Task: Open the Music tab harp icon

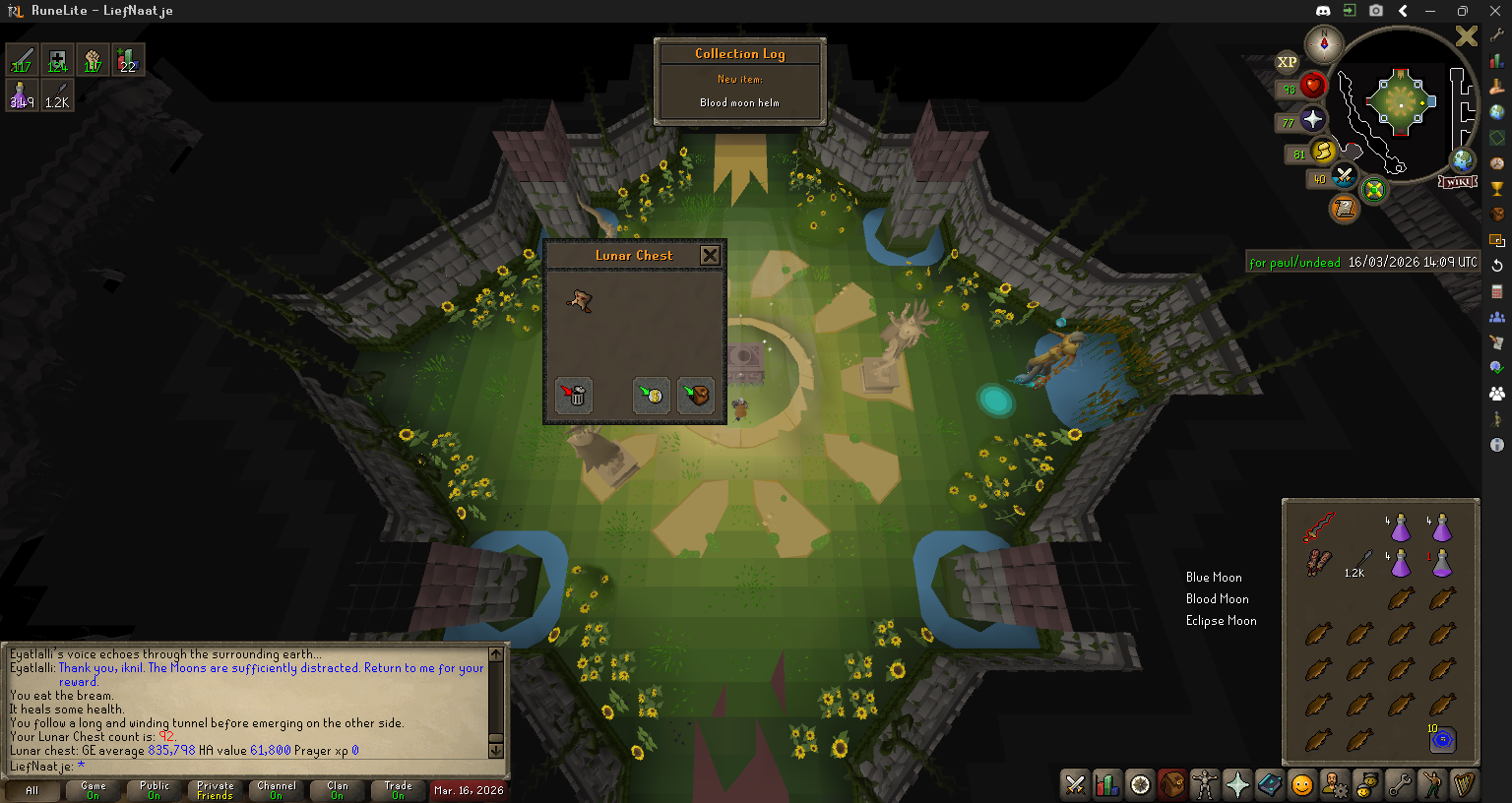Action: click(x=1464, y=784)
